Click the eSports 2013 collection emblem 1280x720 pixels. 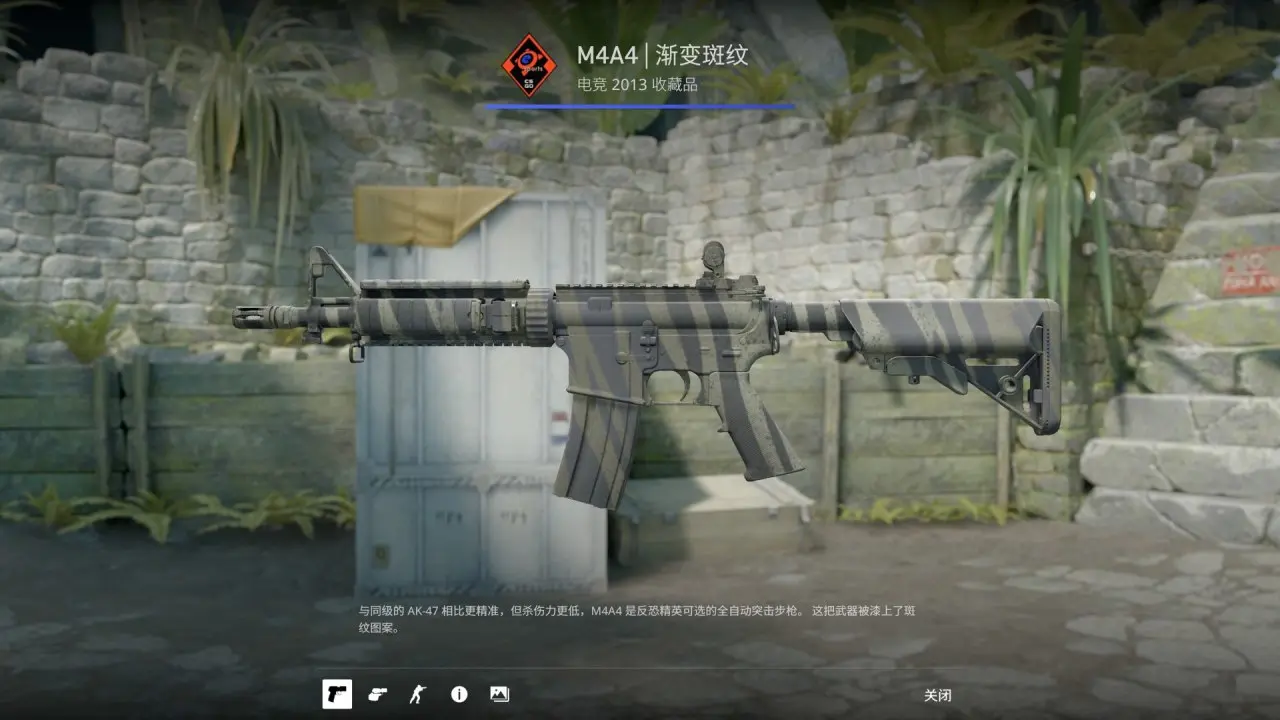528,66
